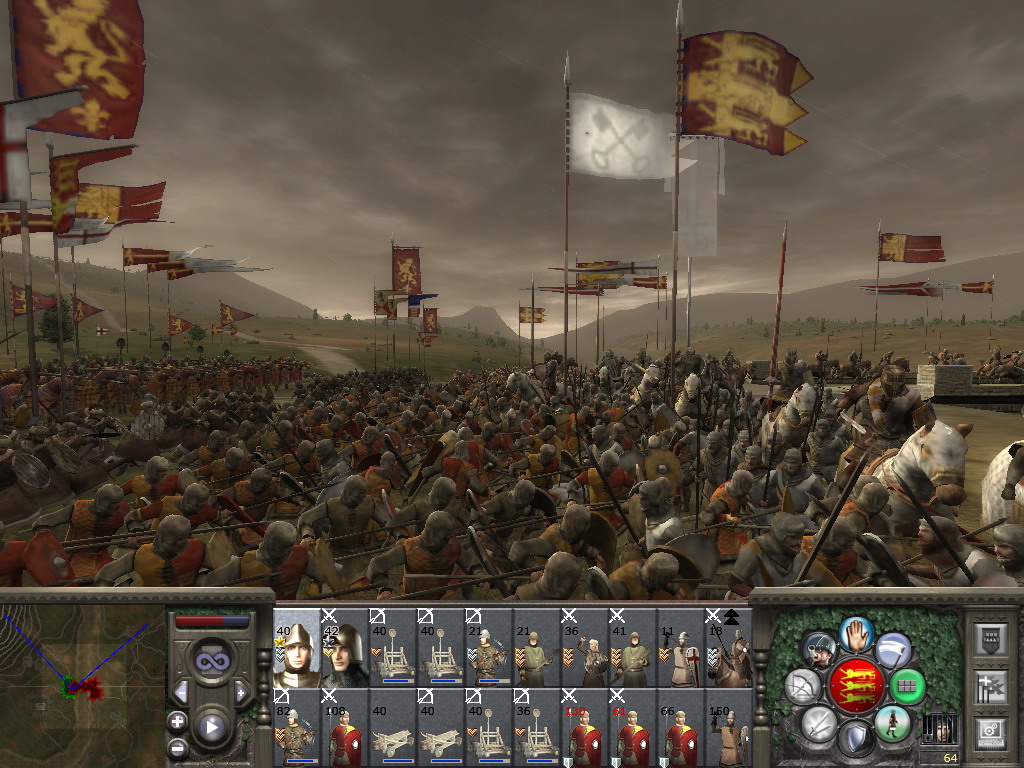Viewport: 1024px width, 768px height.
Task: Zoom in the minimap with plus button
Action: pyautogui.click(x=177, y=721)
